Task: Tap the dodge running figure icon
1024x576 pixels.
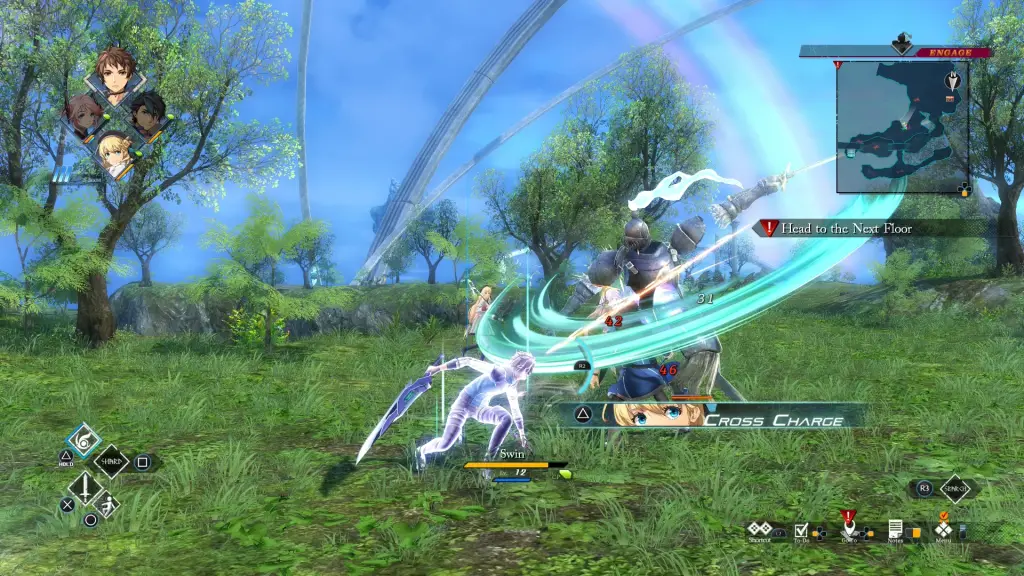Action: tap(107, 505)
